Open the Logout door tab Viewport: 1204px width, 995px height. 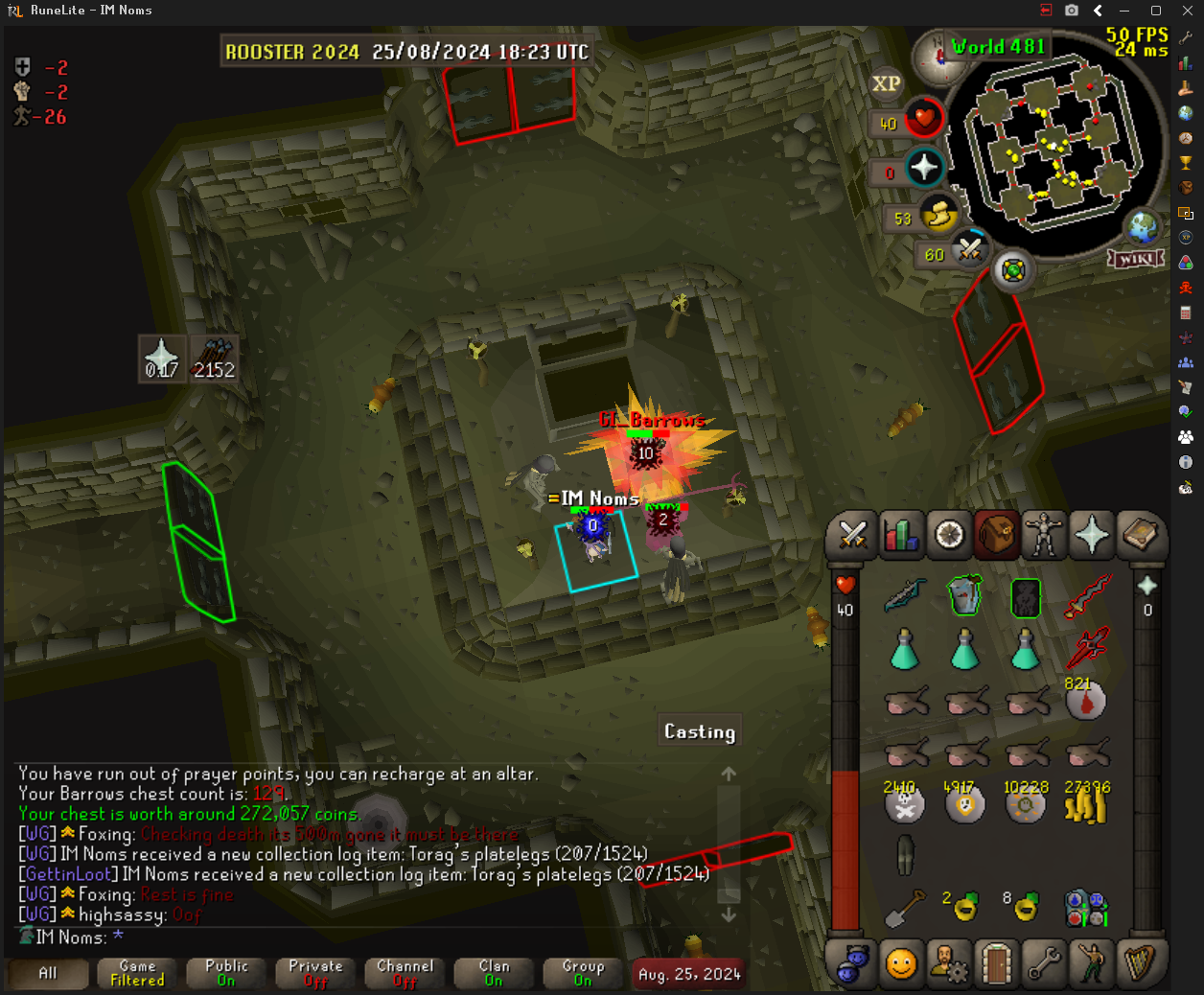pyautogui.click(x=997, y=962)
